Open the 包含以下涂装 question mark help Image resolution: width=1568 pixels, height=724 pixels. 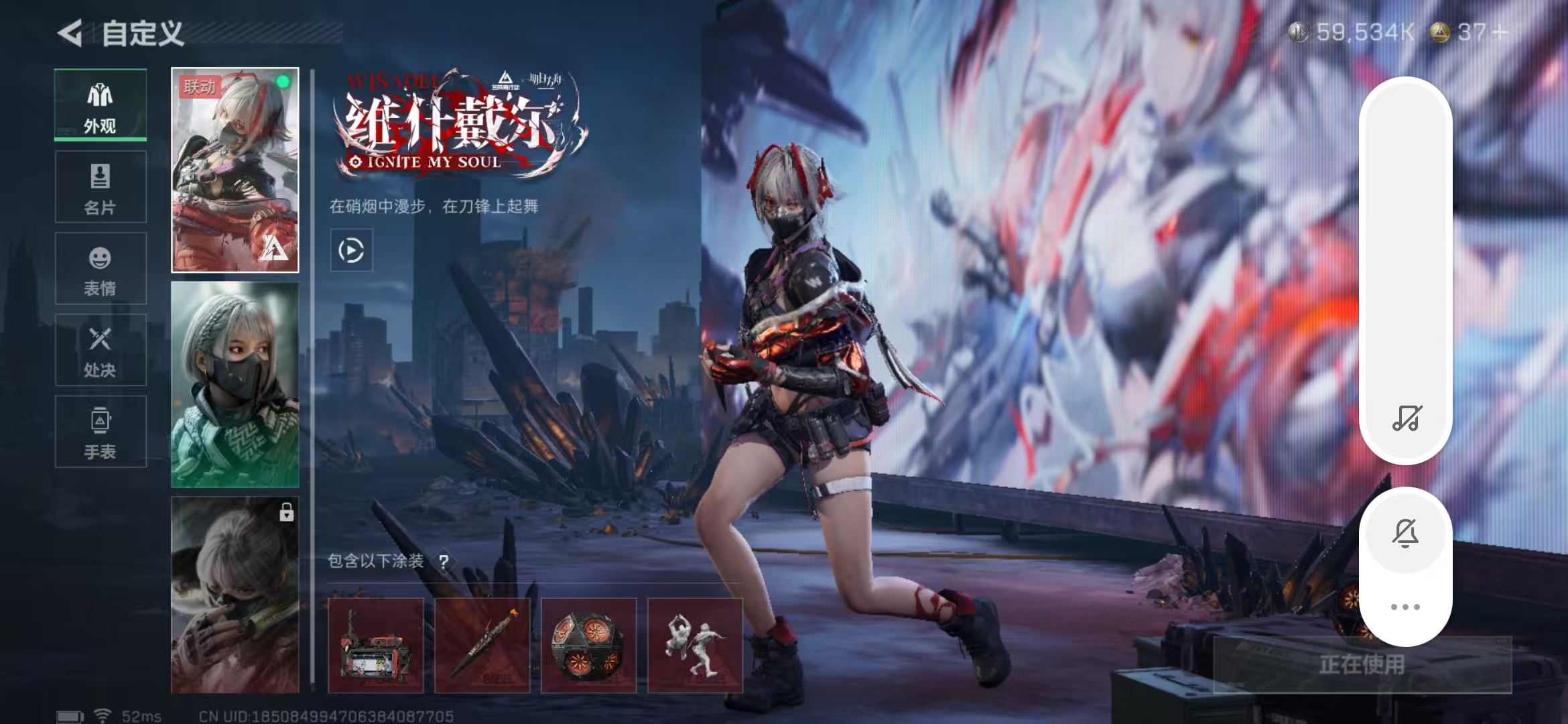coord(444,561)
